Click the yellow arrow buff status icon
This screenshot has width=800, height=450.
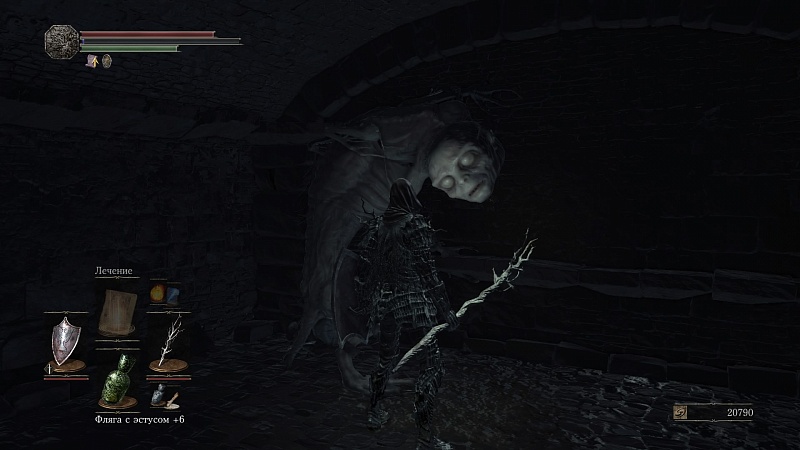tap(92, 61)
